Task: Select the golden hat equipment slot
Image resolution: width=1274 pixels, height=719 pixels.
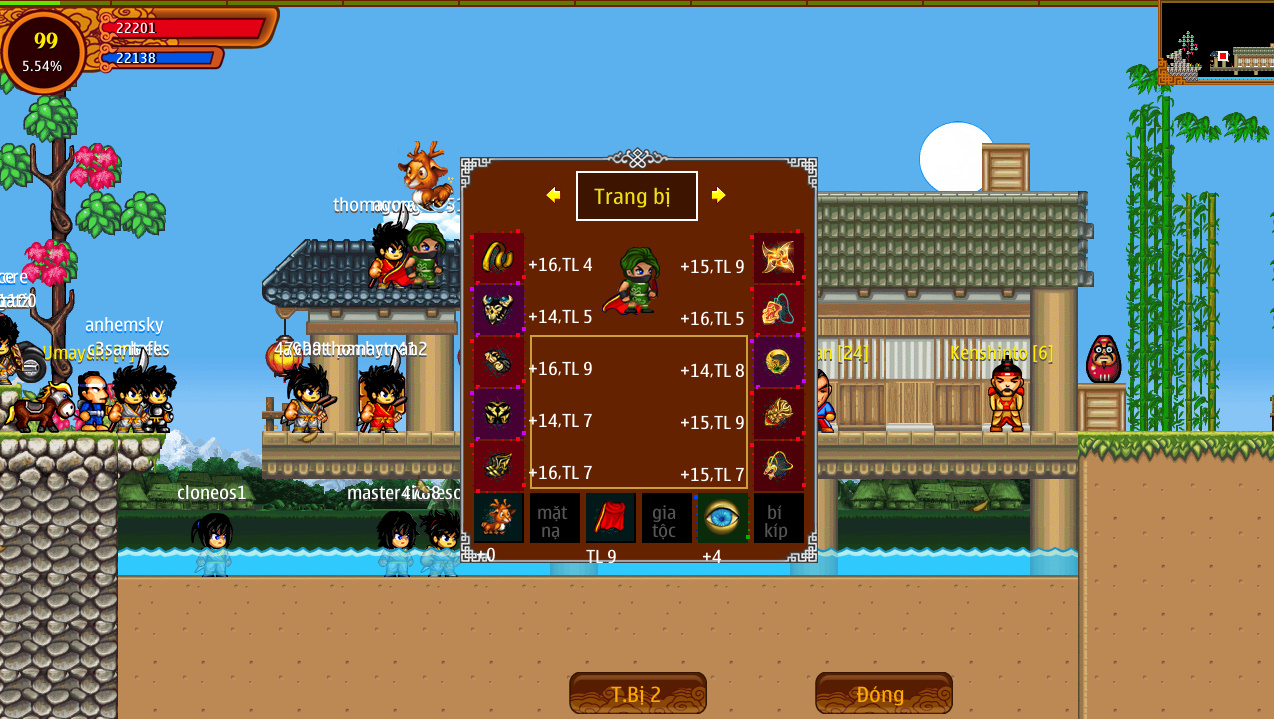Action: (499, 258)
